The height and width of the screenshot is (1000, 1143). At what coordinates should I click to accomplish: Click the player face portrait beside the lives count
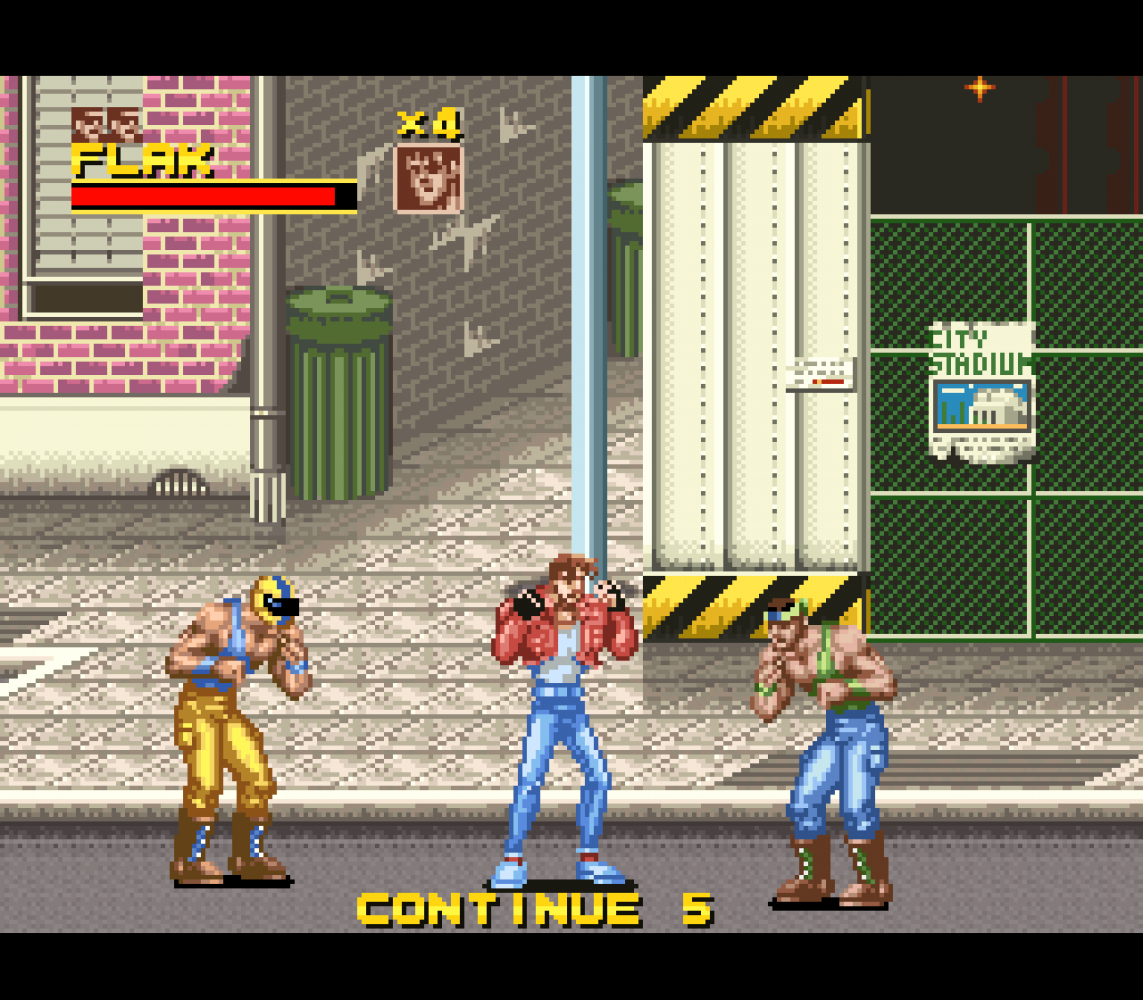429,179
